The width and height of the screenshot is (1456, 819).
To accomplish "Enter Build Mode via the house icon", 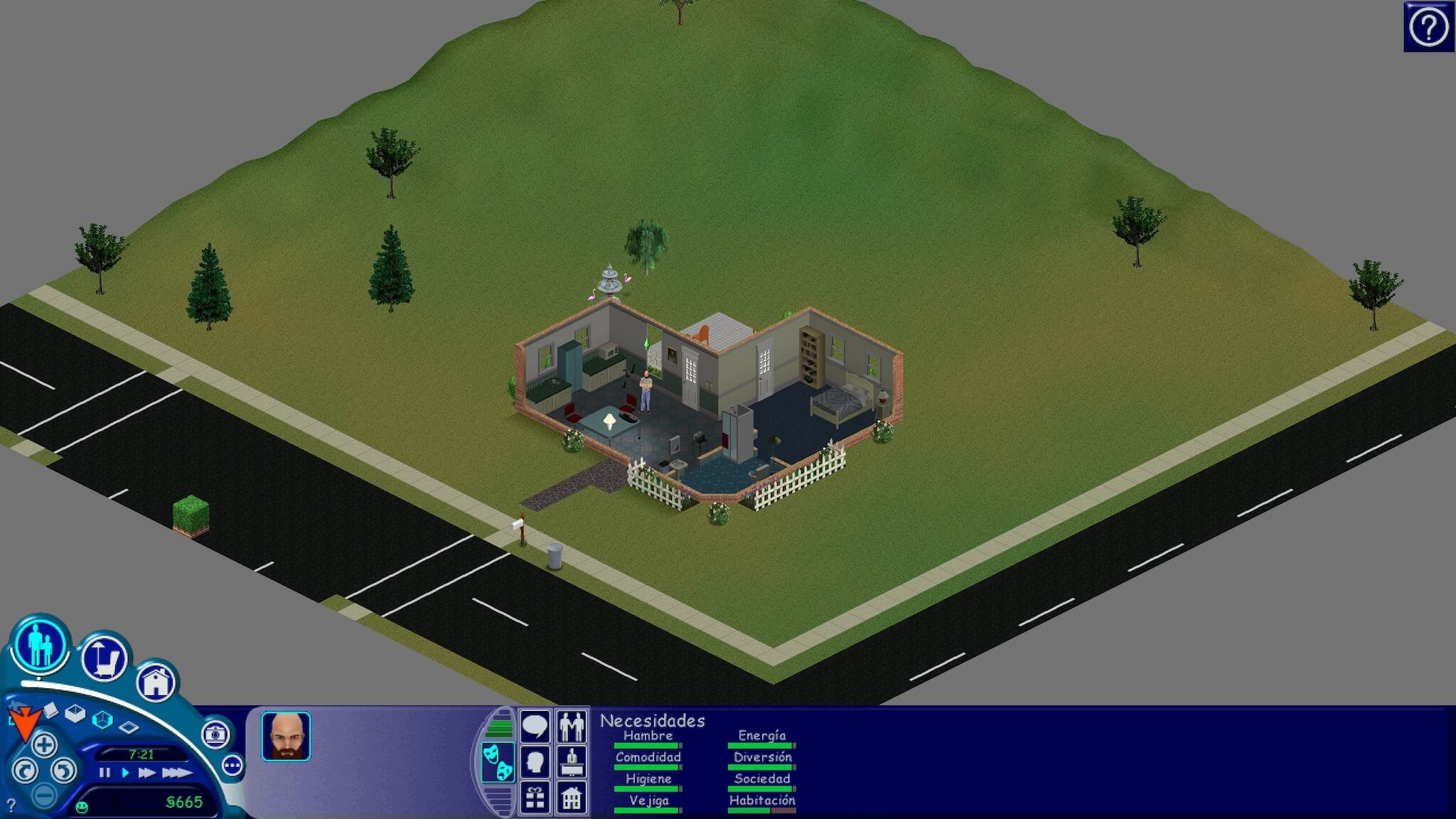I will (156, 682).
